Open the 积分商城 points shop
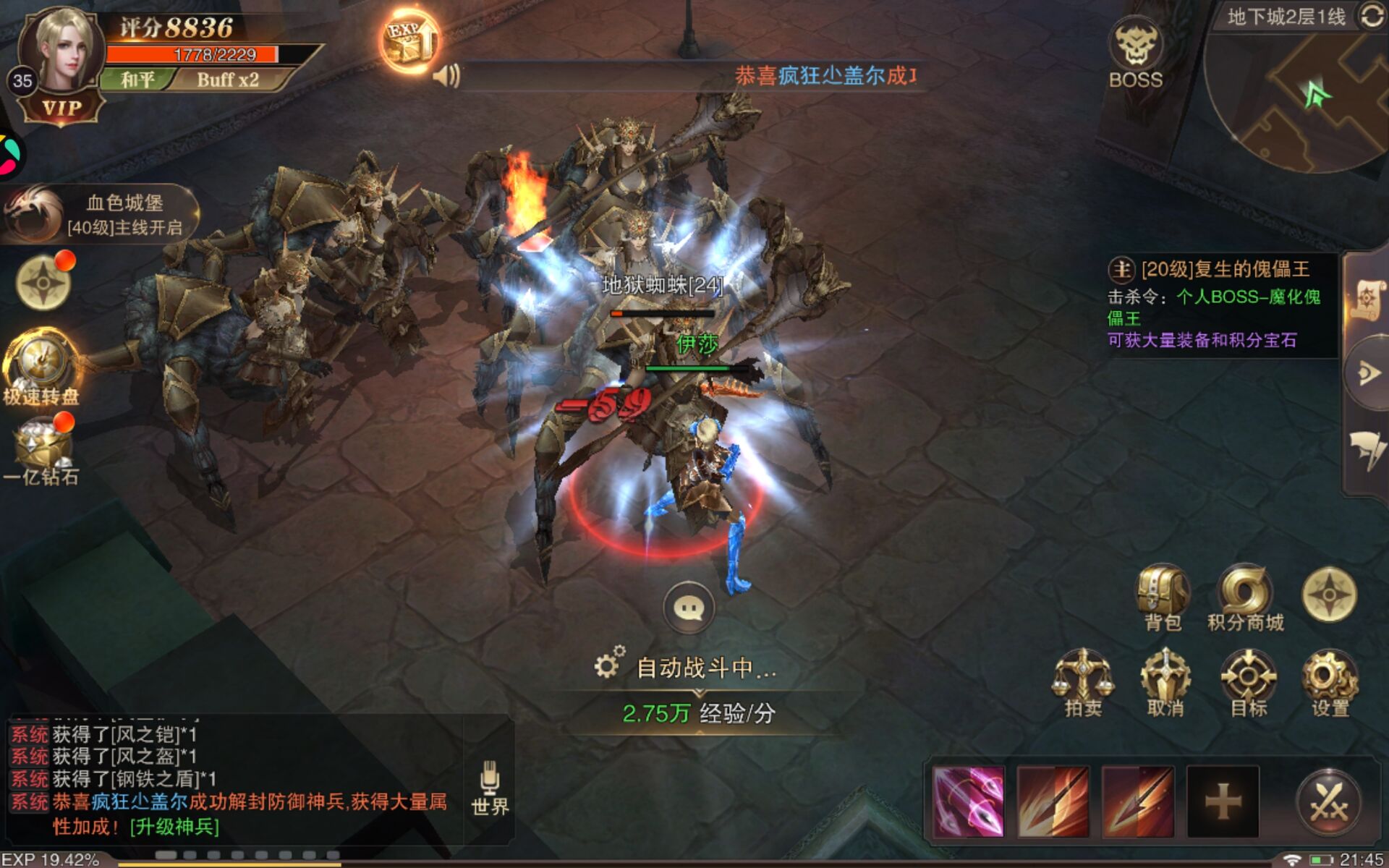1389x868 pixels. 1244,597
